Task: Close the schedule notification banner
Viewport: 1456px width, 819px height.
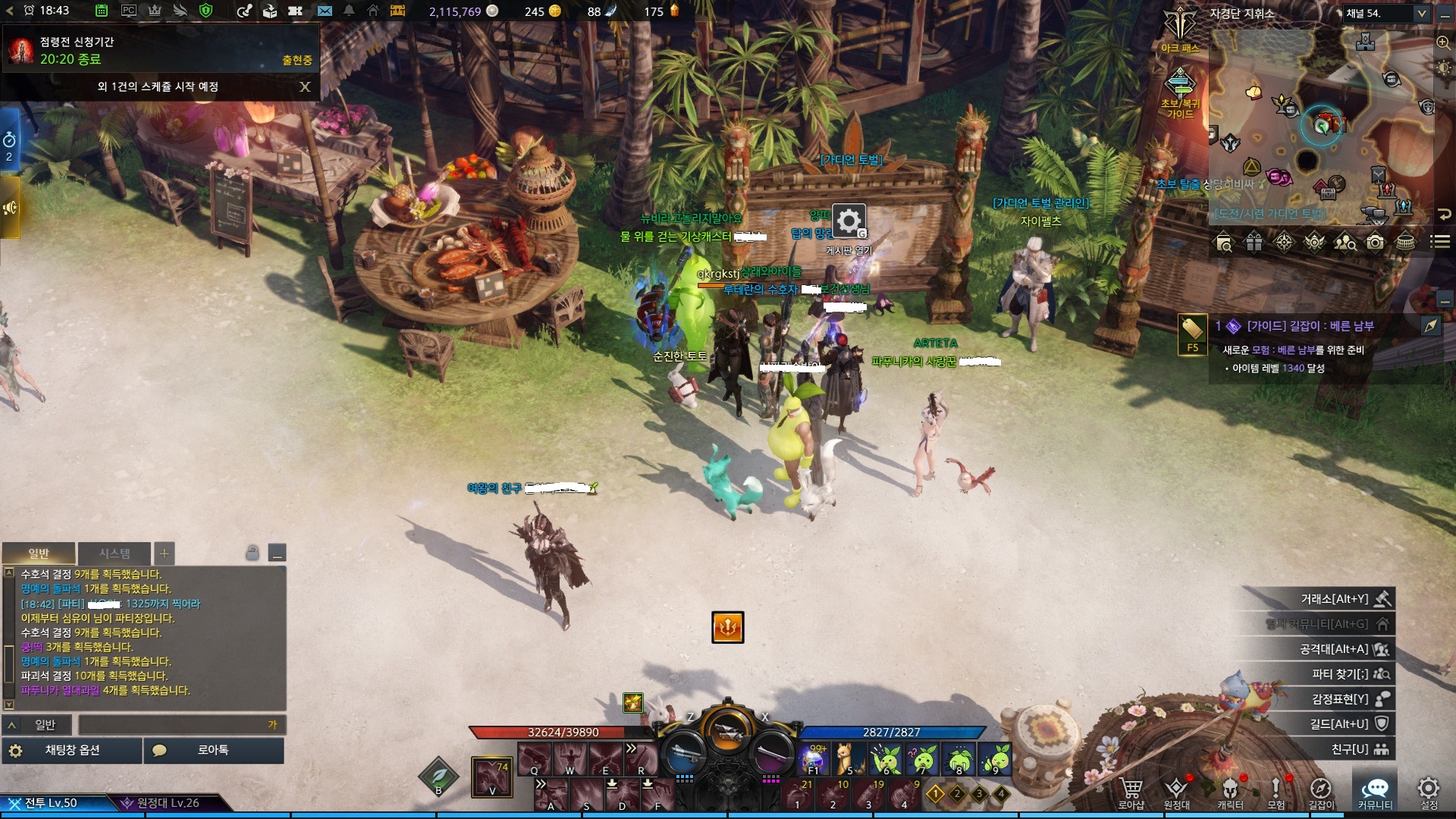Action: tap(305, 86)
